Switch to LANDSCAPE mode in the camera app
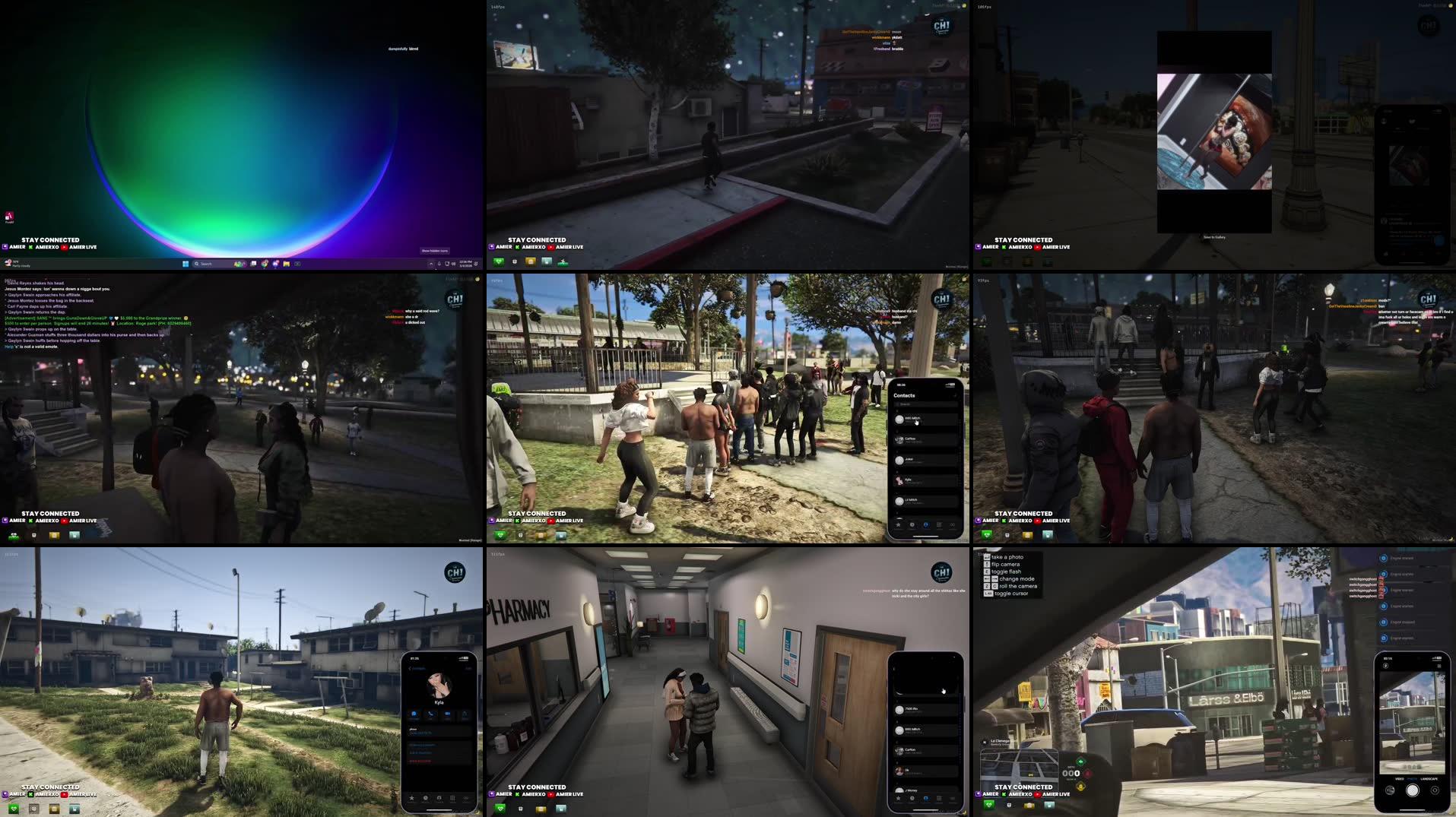The image size is (1456, 817). [1429, 778]
